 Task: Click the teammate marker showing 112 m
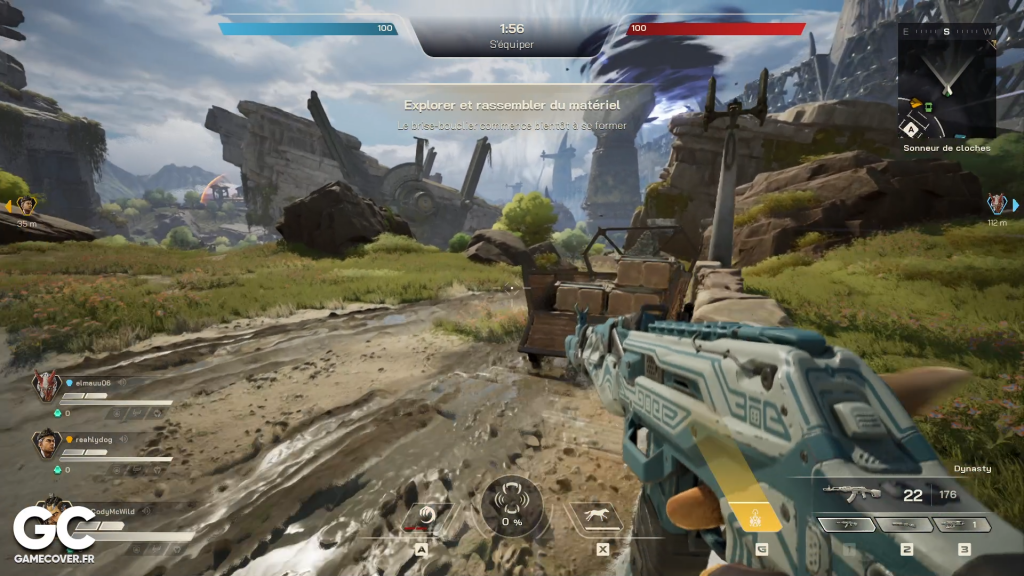[996, 205]
